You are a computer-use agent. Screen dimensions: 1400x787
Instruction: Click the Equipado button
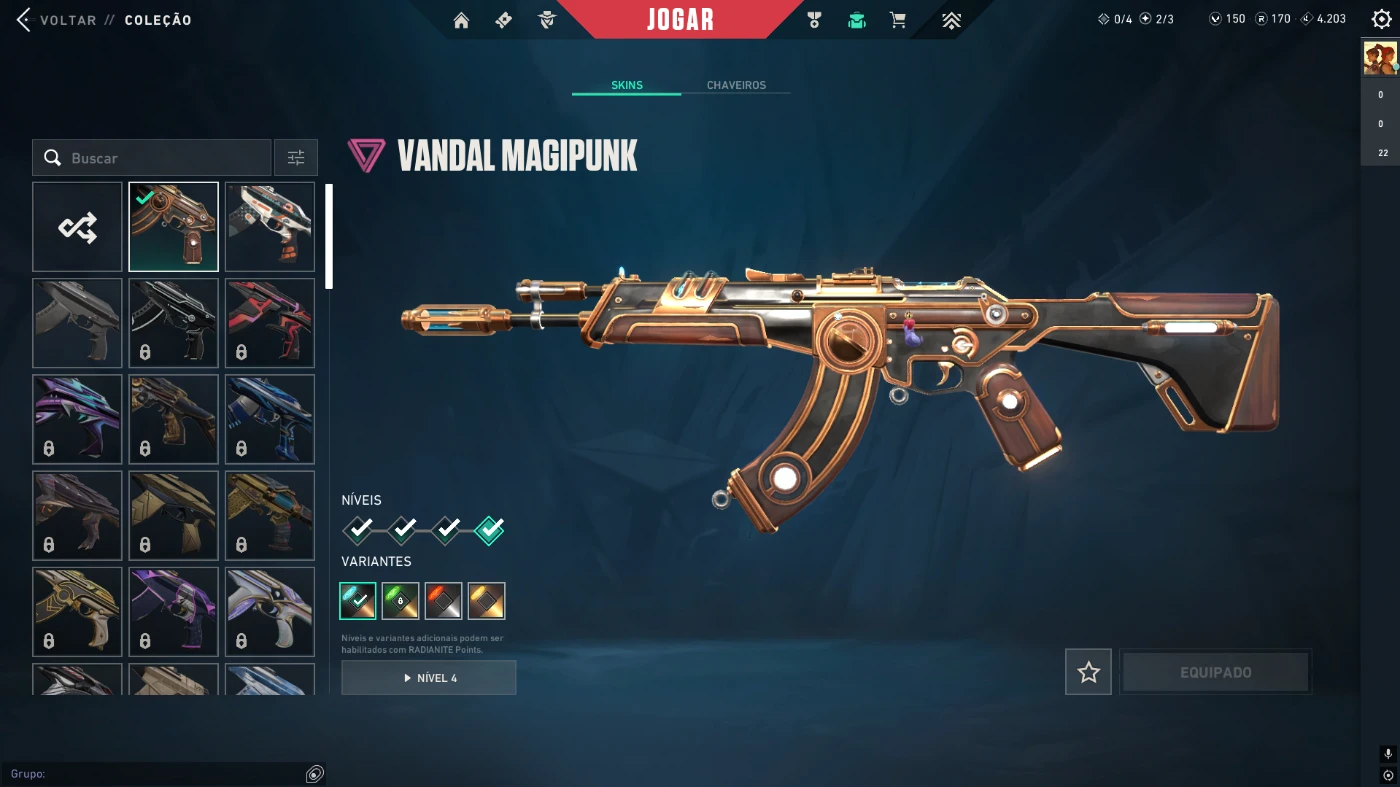click(1215, 673)
